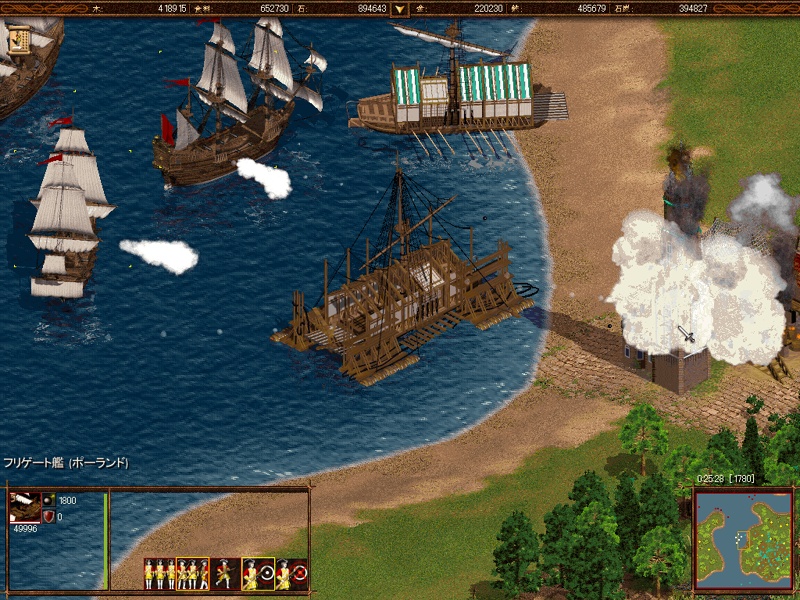Select the red-target soldier fire command
Screen dimensions: 800x600
[x=291, y=573]
